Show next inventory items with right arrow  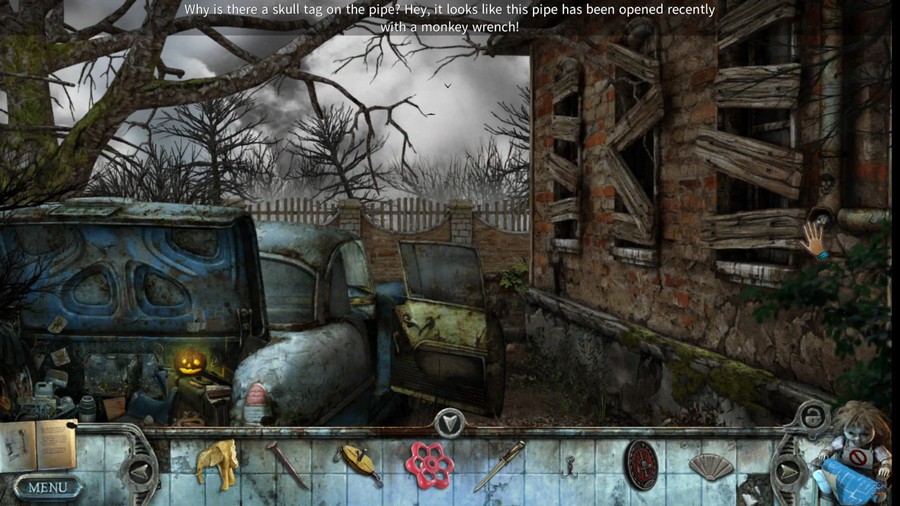click(787, 470)
